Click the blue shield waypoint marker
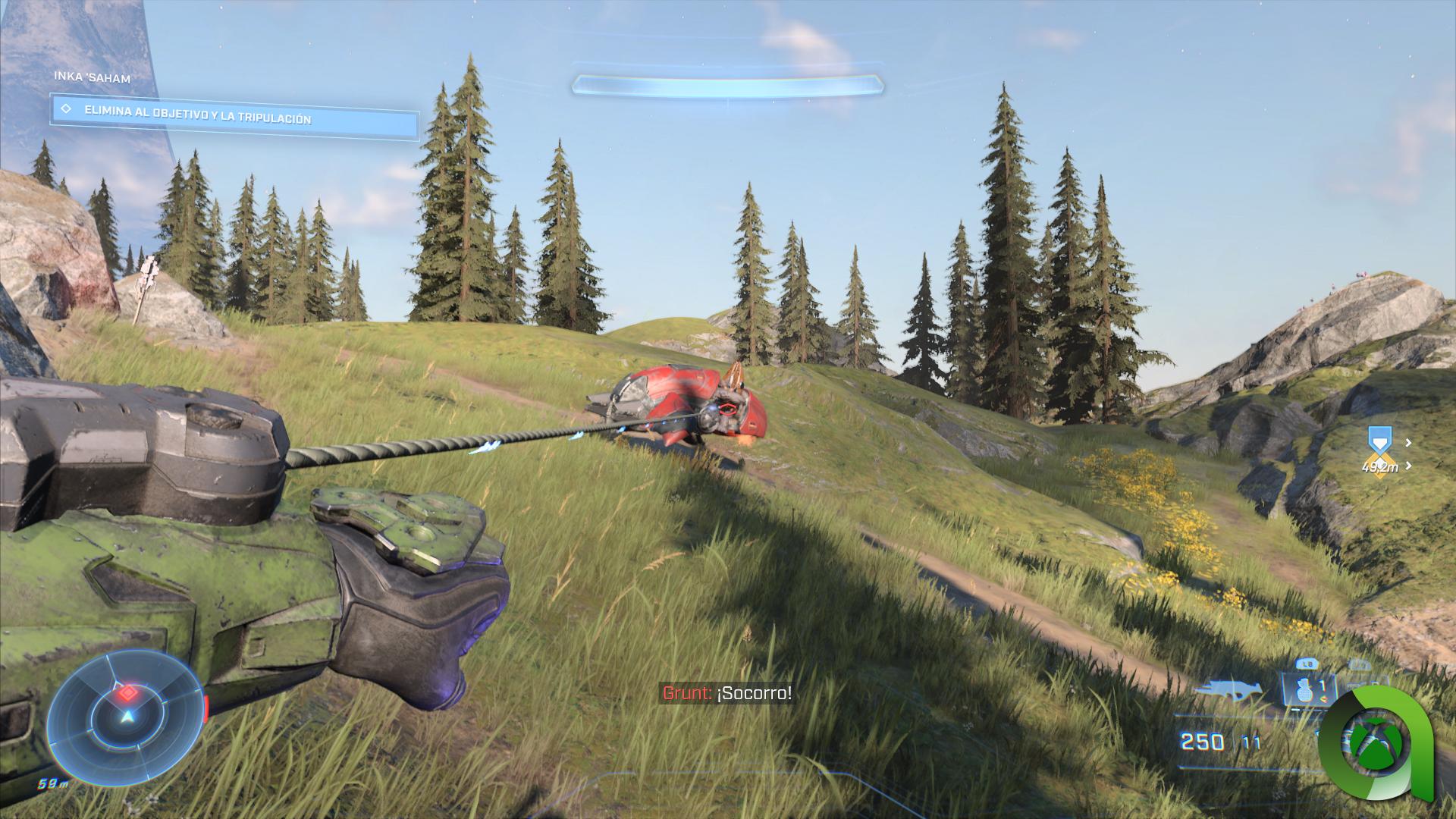The width and height of the screenshot is (1456, 819). click(x=1379, y=441)
